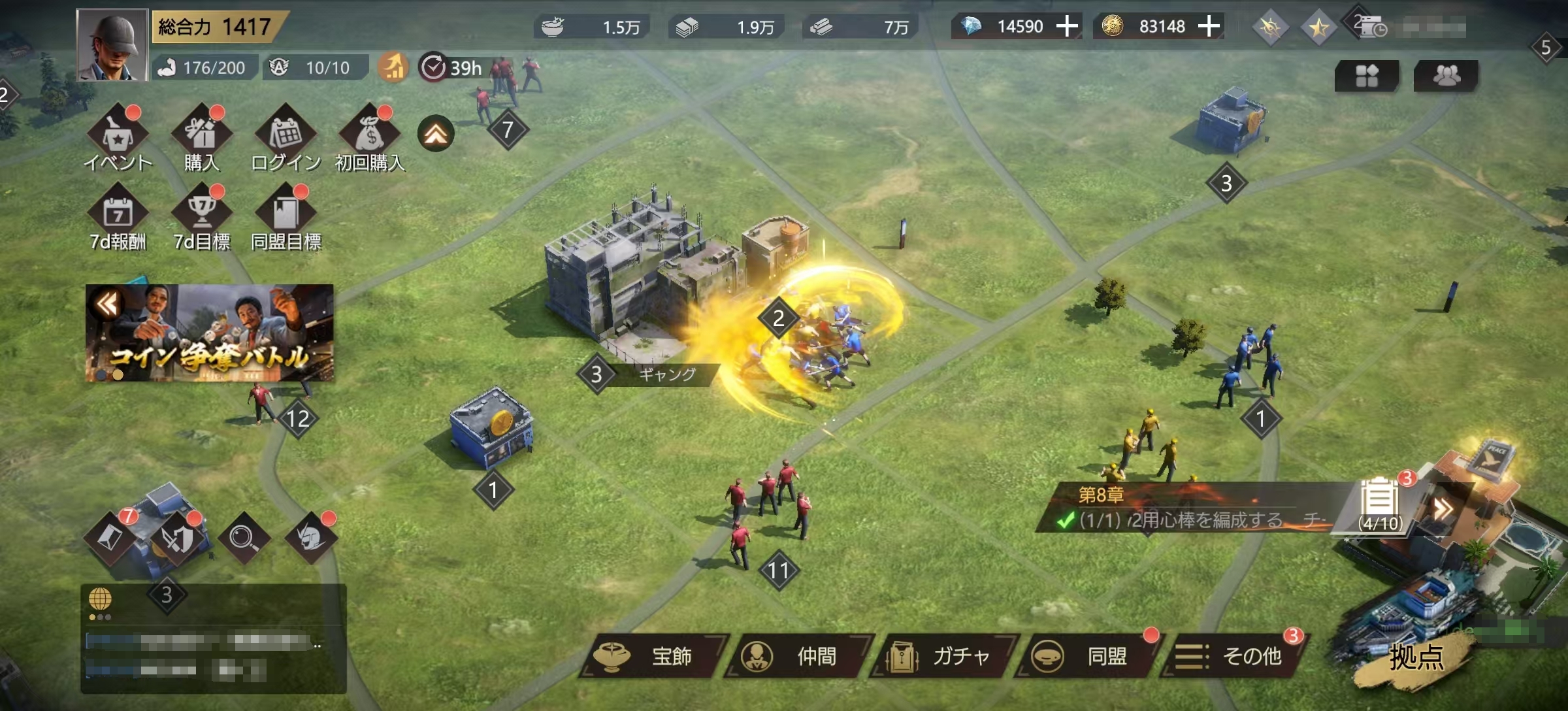
Task: Open the 仲間 companions menu
Action: pyautogui.click(x=800, y=656)
